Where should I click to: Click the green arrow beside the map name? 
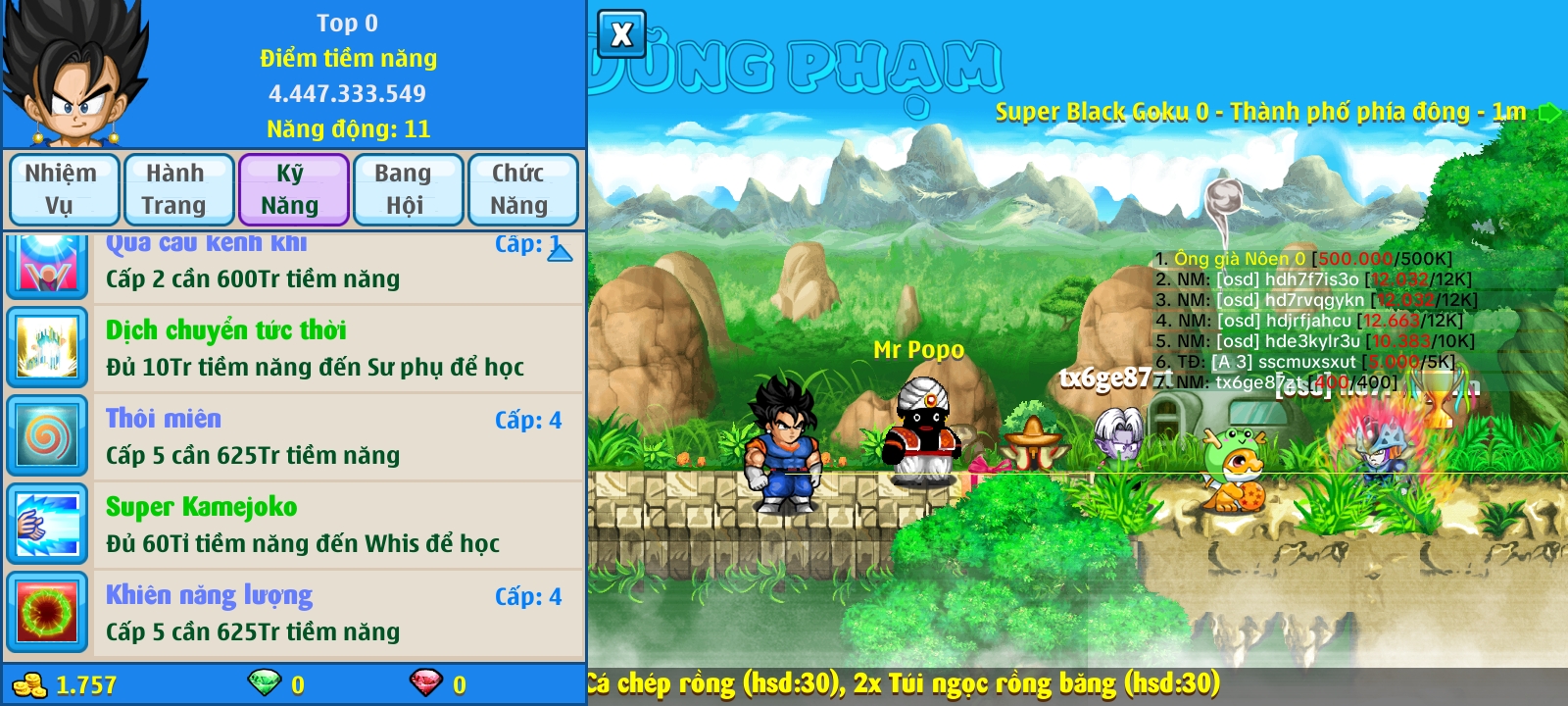click(1549, 113)
